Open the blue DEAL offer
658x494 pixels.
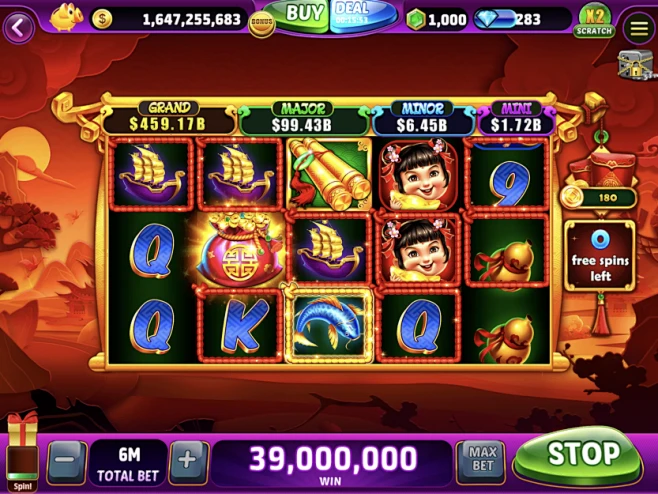353,13
